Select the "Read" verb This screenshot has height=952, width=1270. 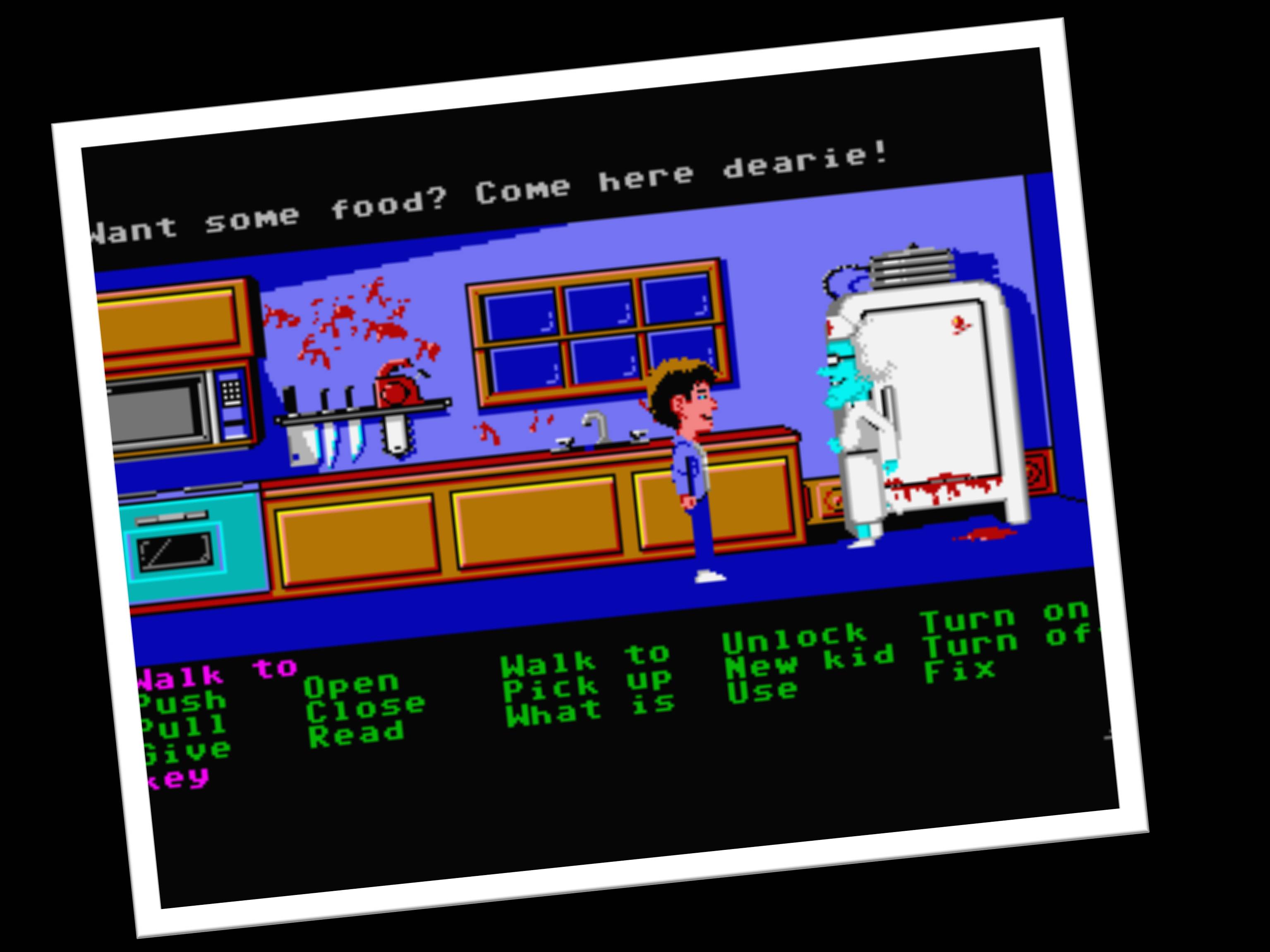pyautogui.click(x=357, y=733)
